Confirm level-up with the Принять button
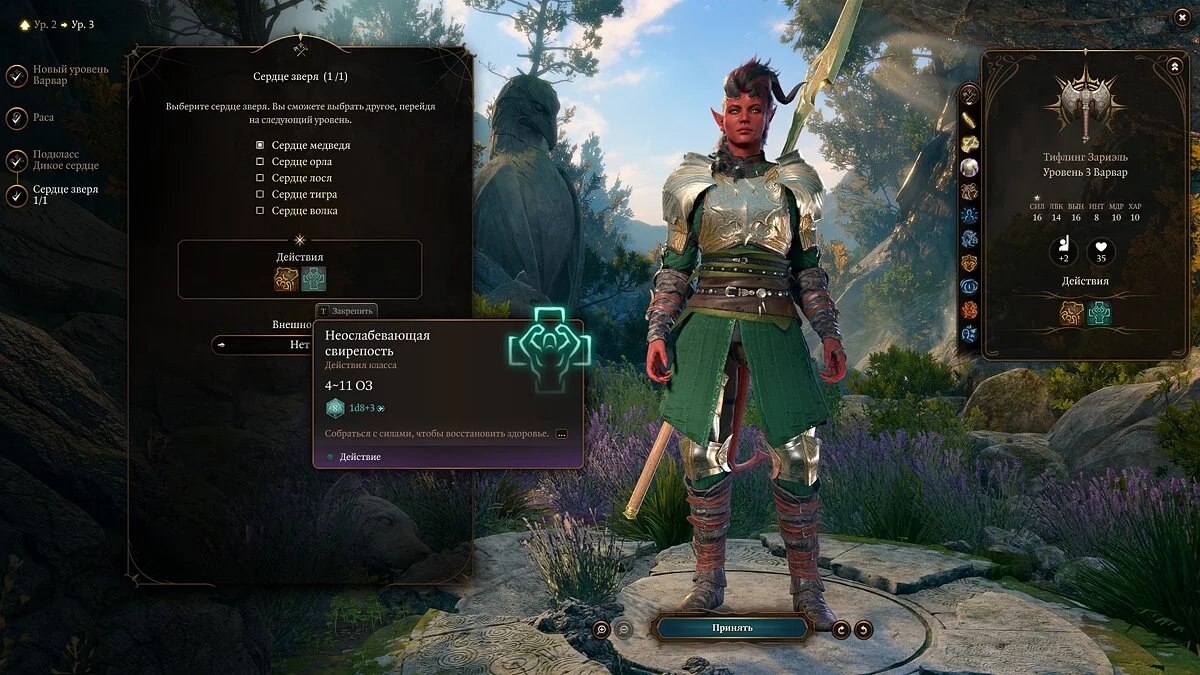The width and height of the screenshot is (1200, 675). point(731,628)
